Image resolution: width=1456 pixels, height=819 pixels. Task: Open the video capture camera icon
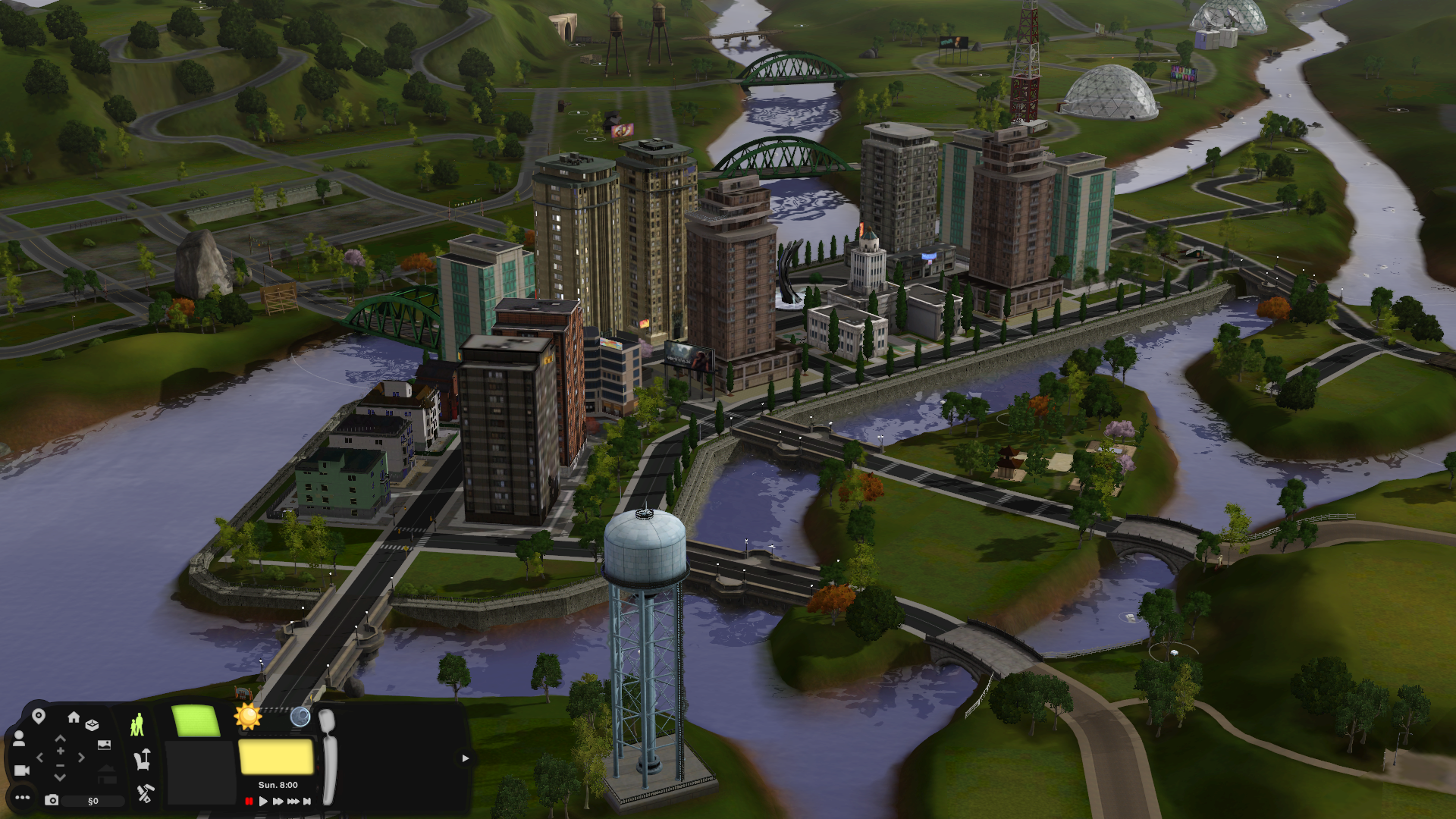point(21,771)
